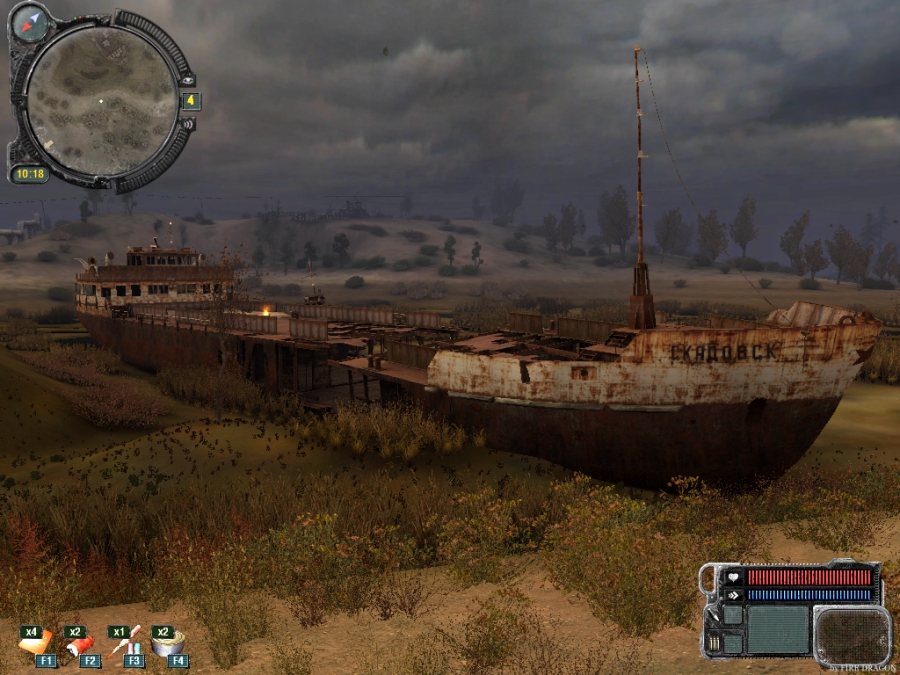Viewport: 900px width, 675px height.
Task: Click the compass with red and blue arrows
Action: pos(31,22)
